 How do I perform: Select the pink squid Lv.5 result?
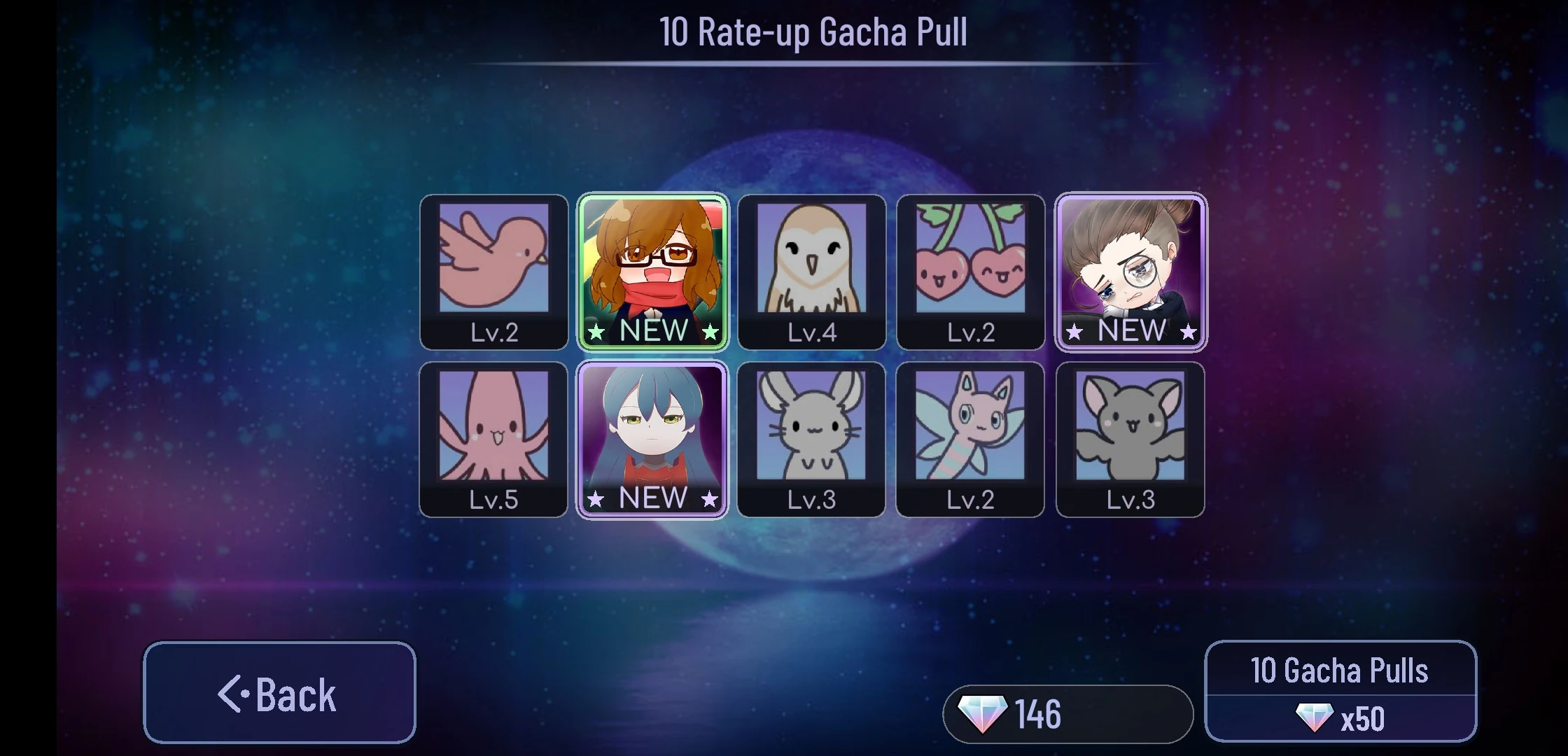pyautogui.click(x=493, y=437)
